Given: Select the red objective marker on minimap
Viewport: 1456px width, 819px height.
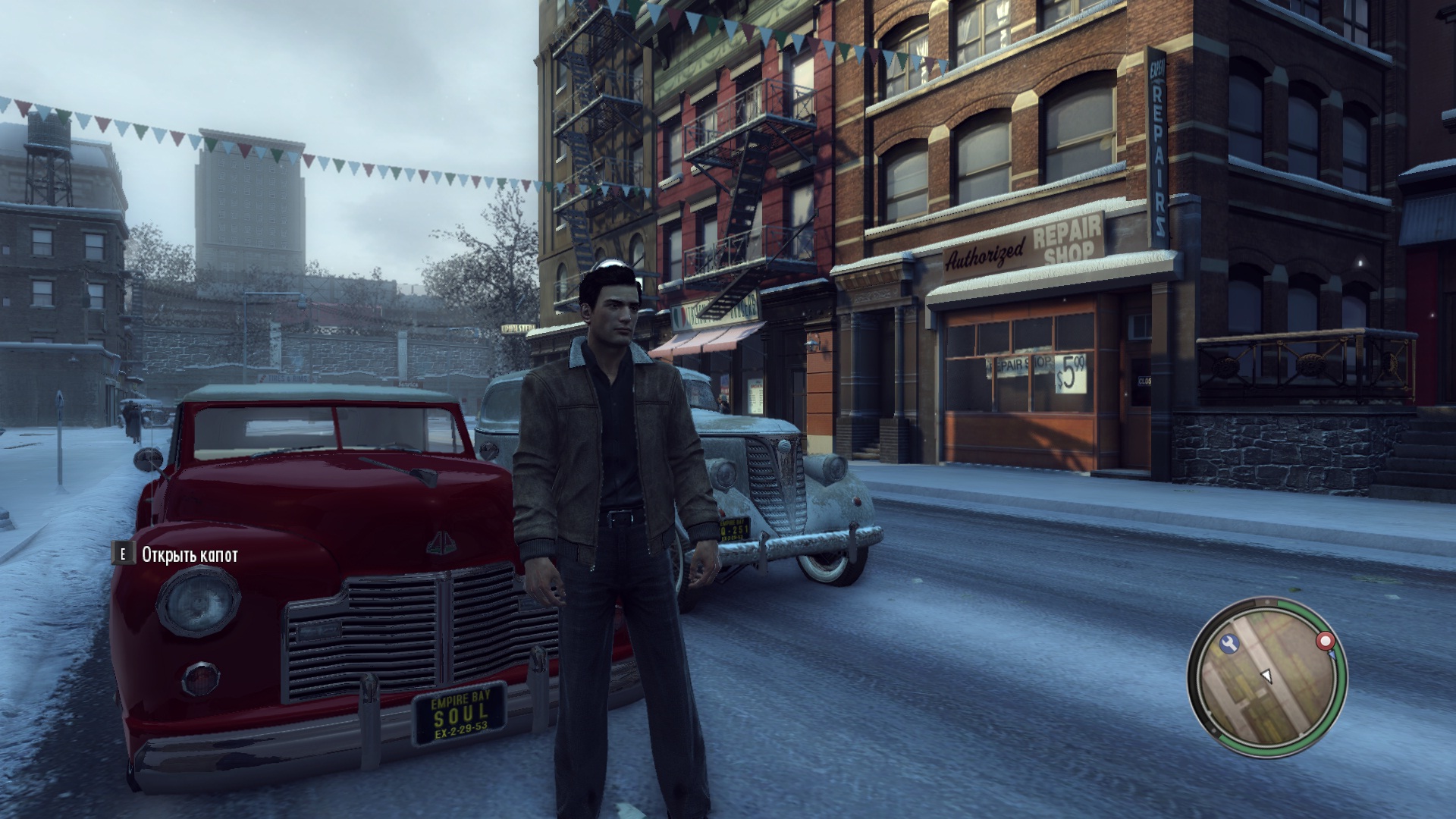Looking at the screenshot, I should point(1326,642).
